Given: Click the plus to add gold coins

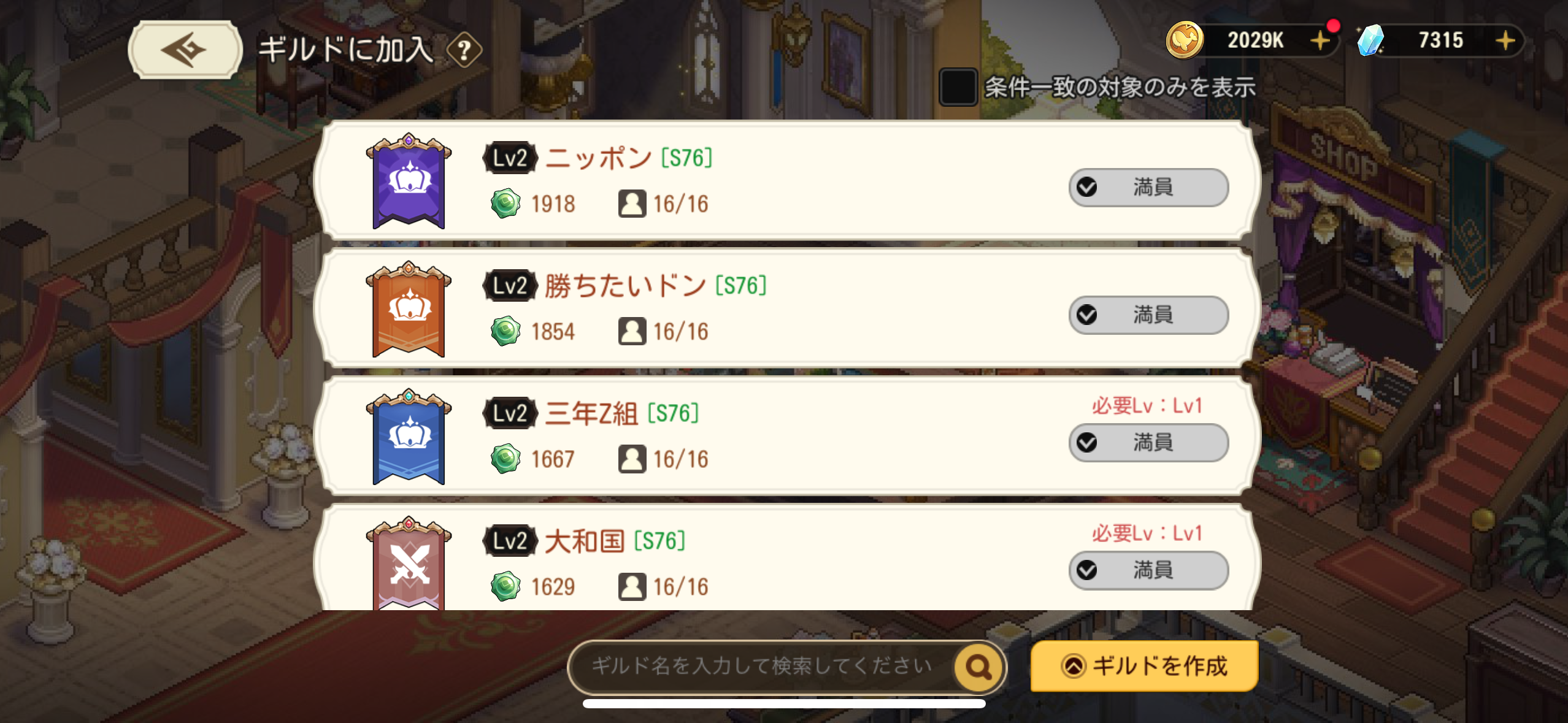Looking at the screenshot, I should (x=1321, y=40).
